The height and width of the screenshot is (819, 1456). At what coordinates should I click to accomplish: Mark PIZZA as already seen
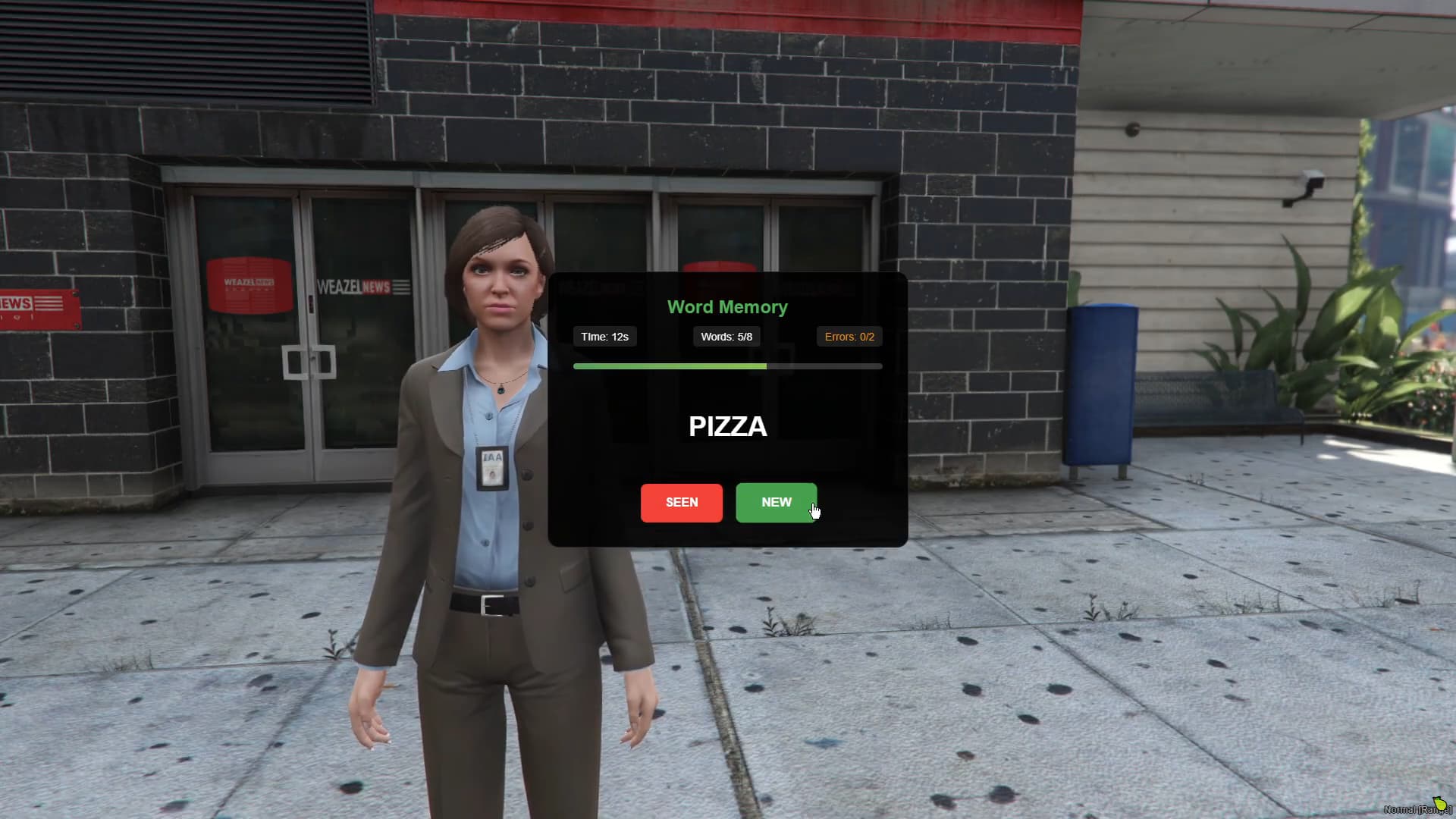pyautogui.click(x=681, y=503)
